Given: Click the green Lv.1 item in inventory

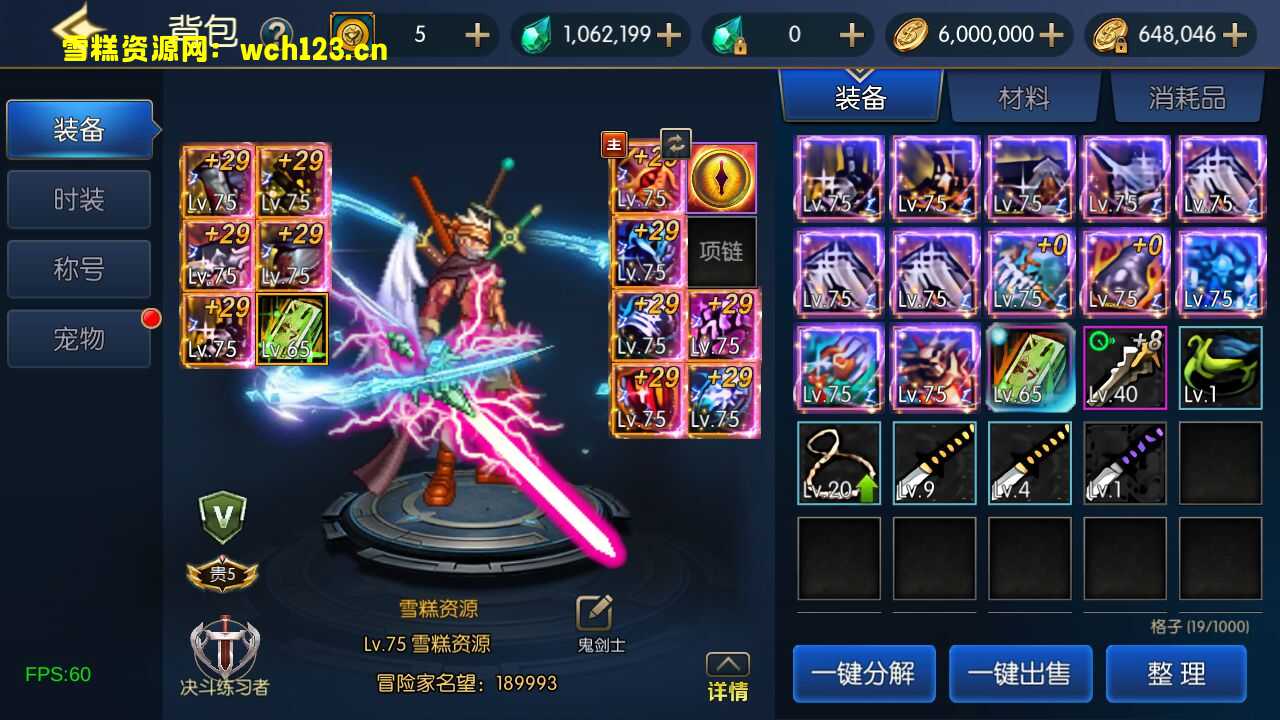Looking at the screenshot, I should point(1219,367).
